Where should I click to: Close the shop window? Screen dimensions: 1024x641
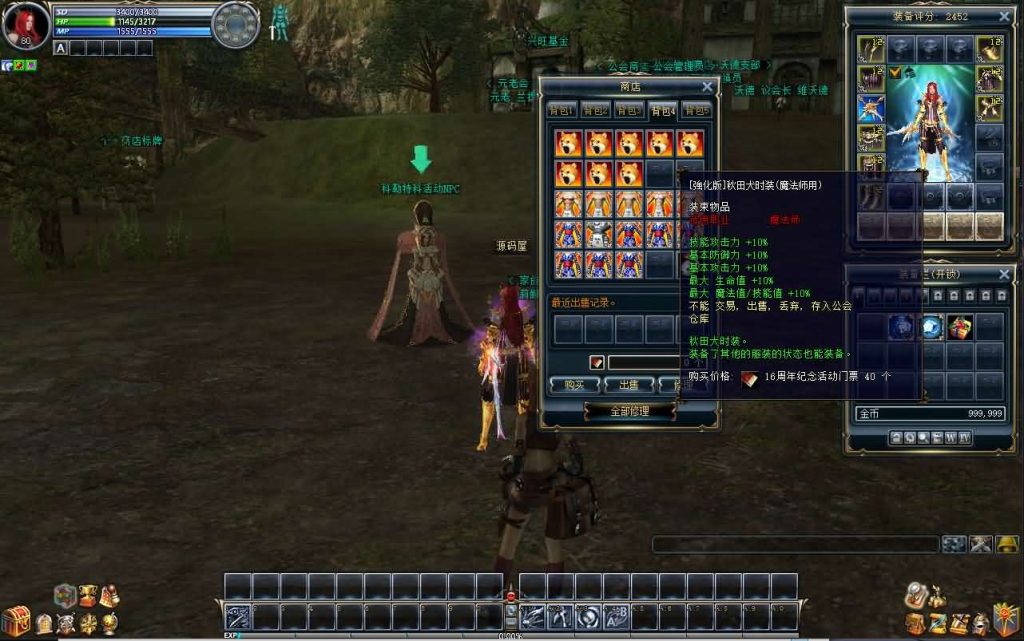pyautogui.click(x=707, y=87)
